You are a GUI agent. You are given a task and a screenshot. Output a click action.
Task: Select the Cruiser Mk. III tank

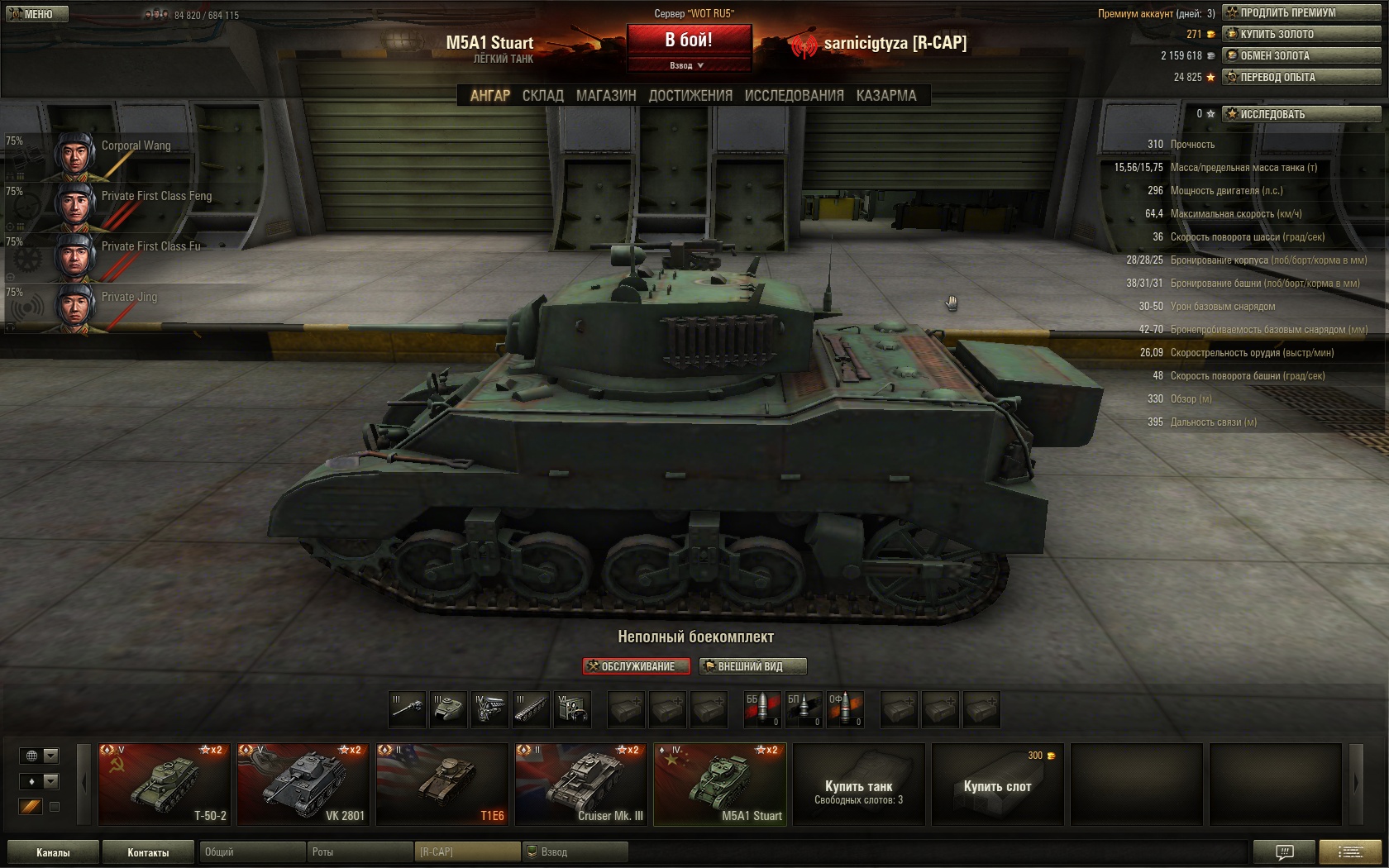click(581, 784)
